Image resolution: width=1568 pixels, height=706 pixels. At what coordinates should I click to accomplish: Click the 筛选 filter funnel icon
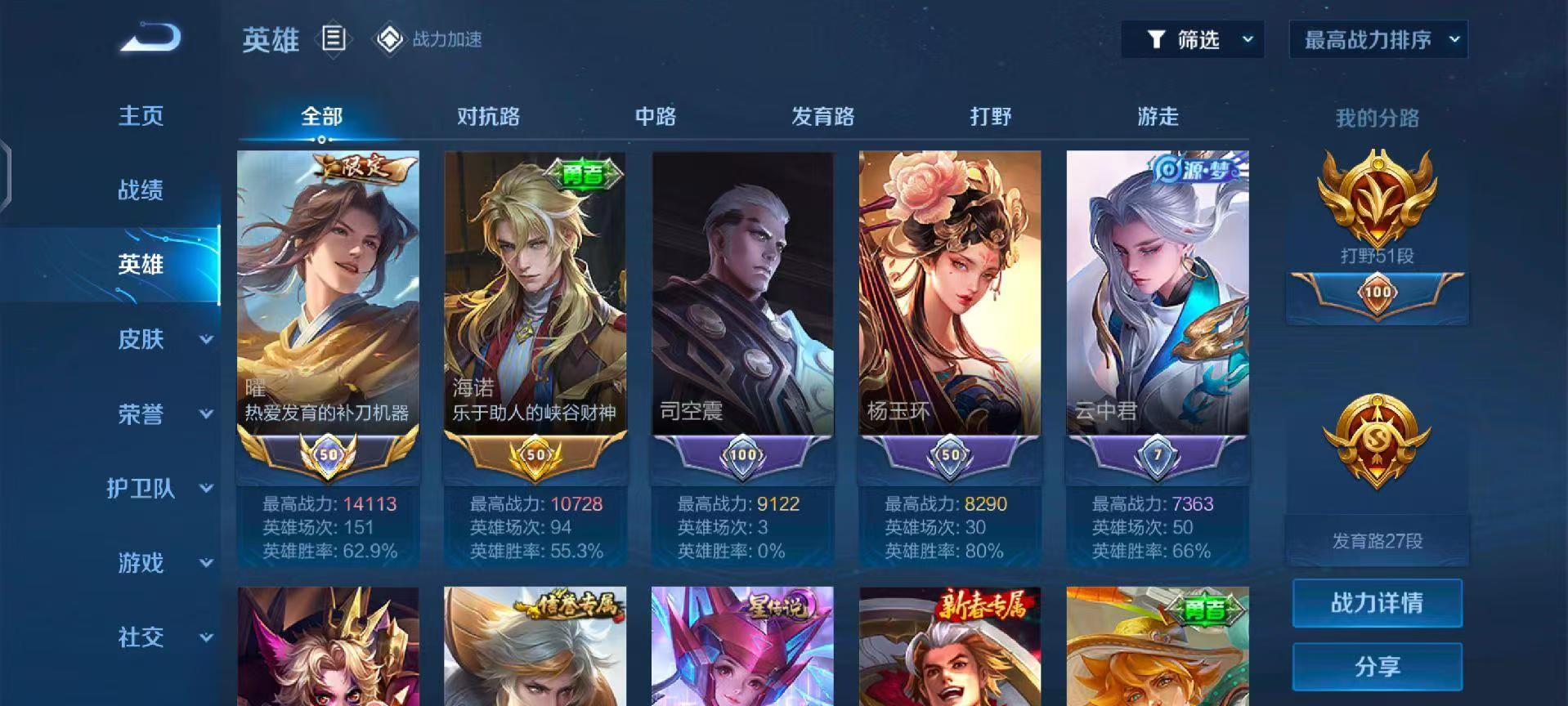(x=1155, y=38)
